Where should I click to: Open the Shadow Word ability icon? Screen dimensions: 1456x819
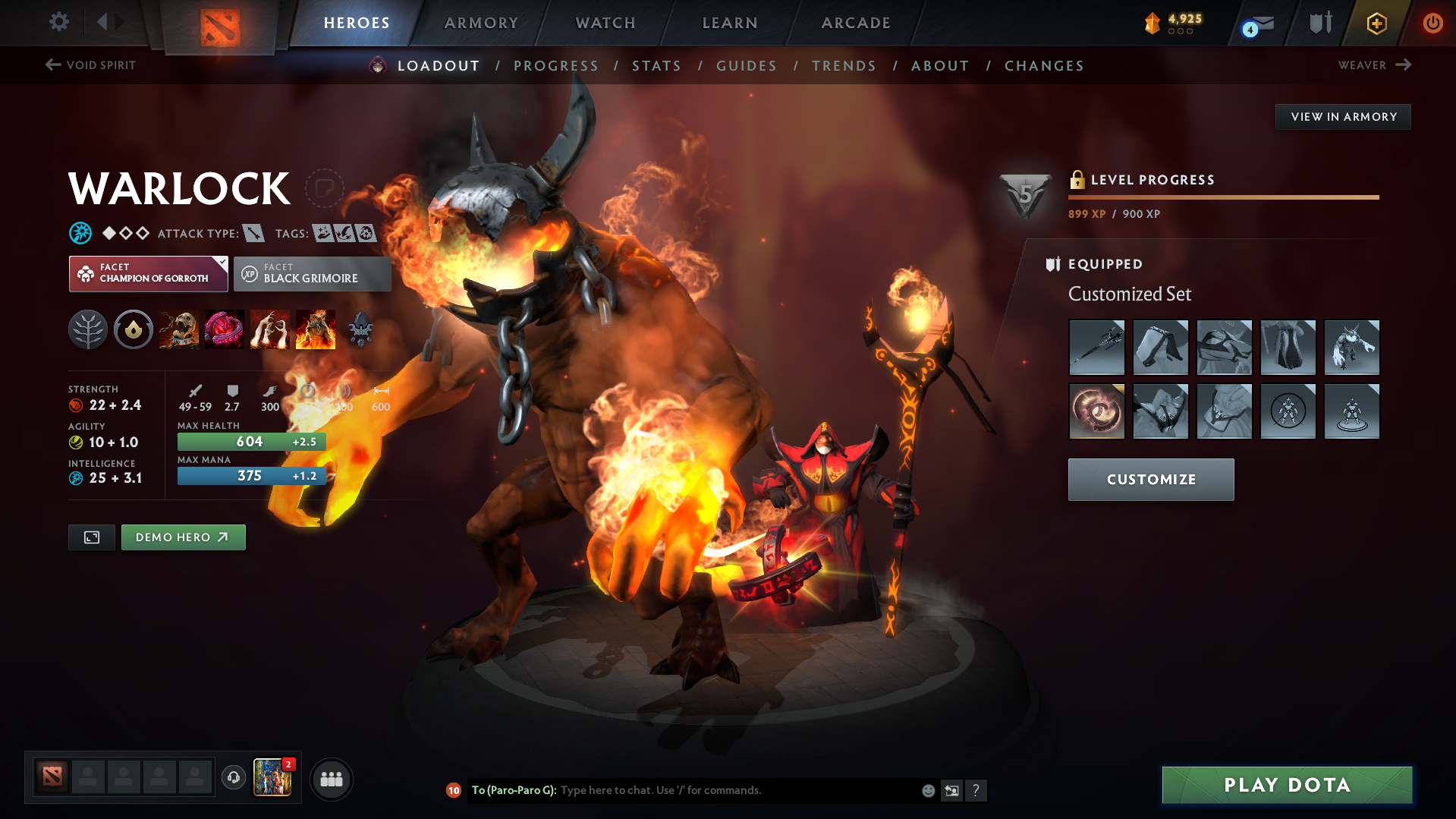point(224,329)
